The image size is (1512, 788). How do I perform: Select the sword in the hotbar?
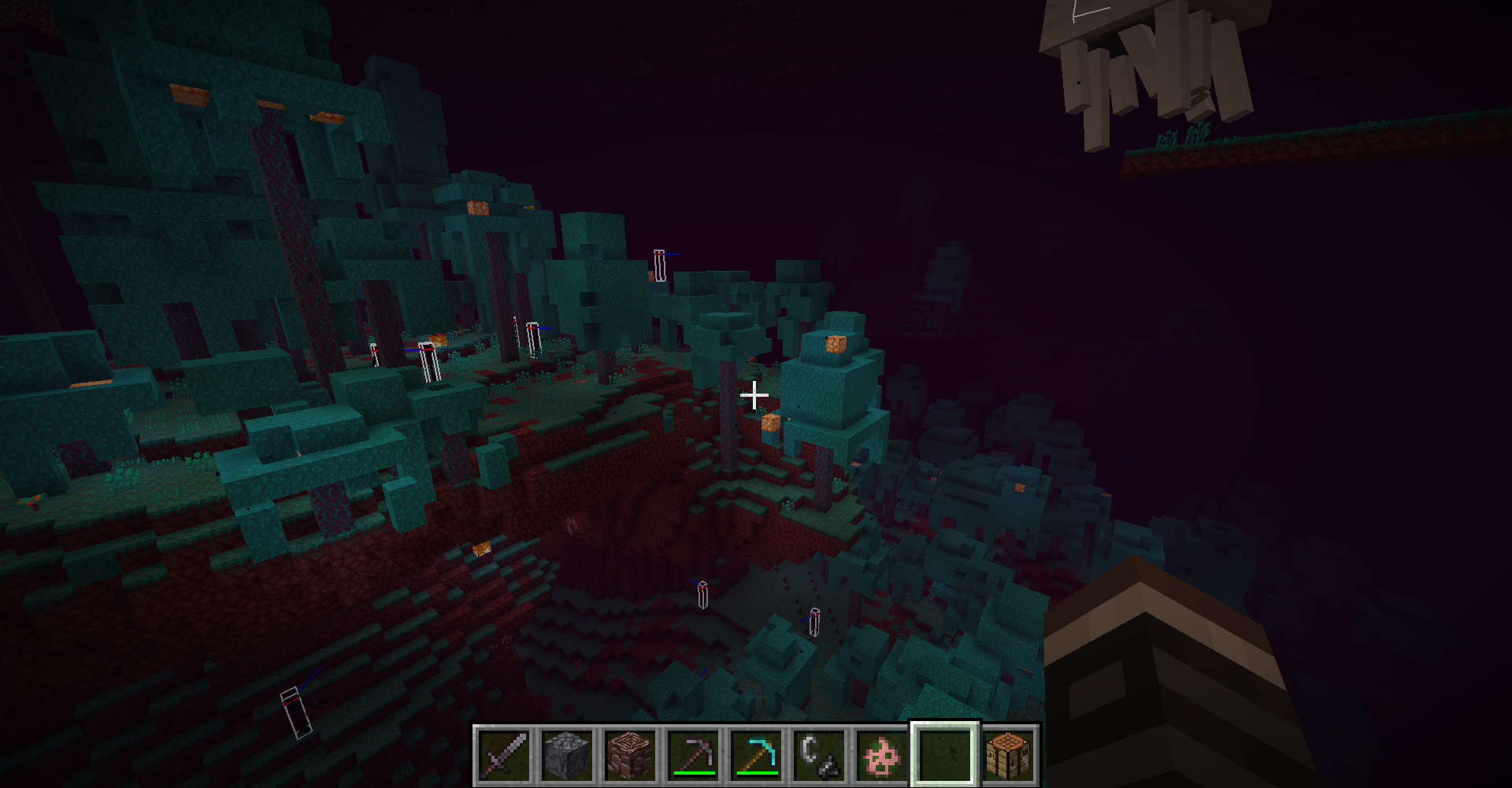(x=504, y=755)
